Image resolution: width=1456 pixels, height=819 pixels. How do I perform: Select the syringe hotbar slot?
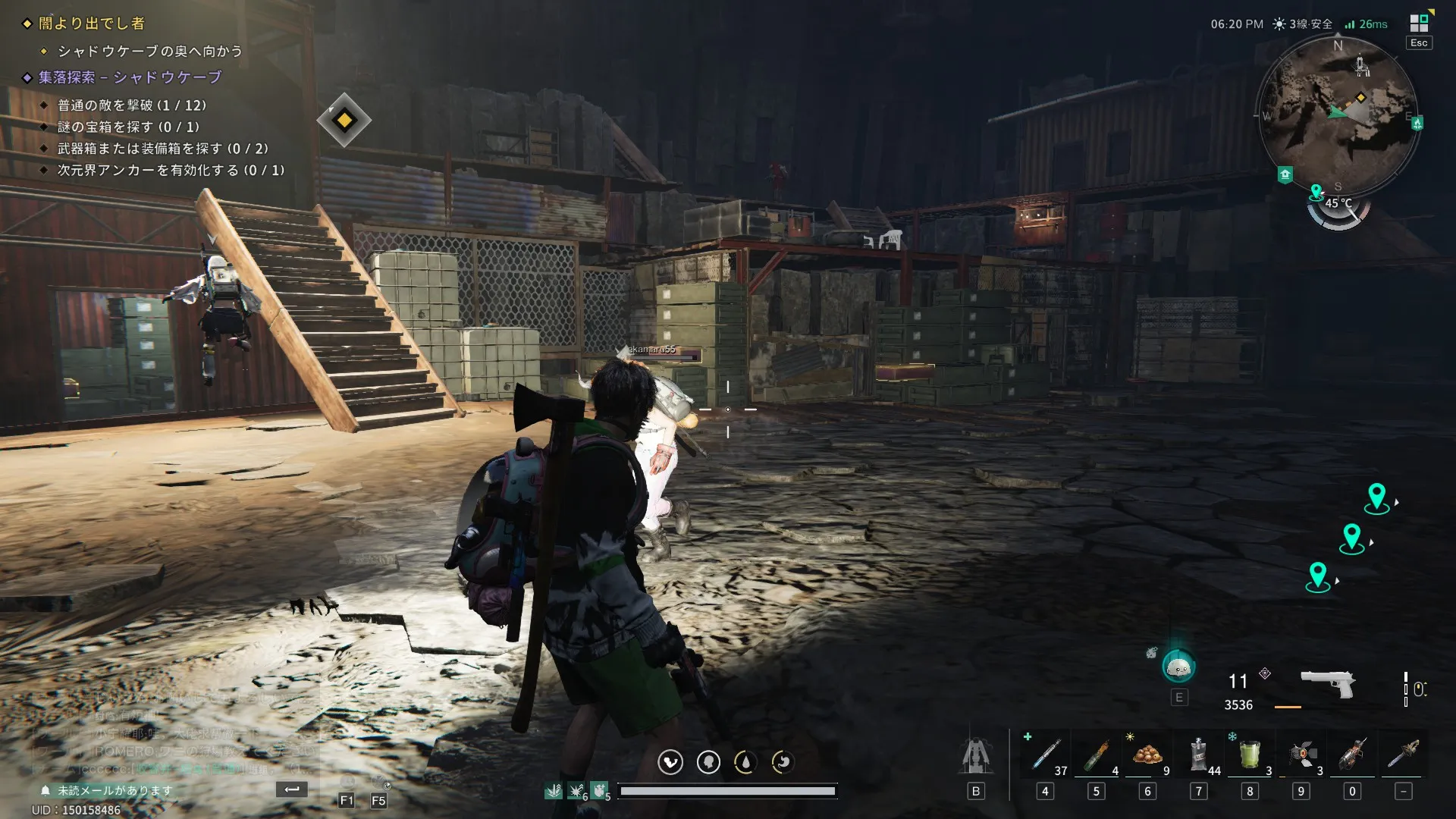[1045, 755]
